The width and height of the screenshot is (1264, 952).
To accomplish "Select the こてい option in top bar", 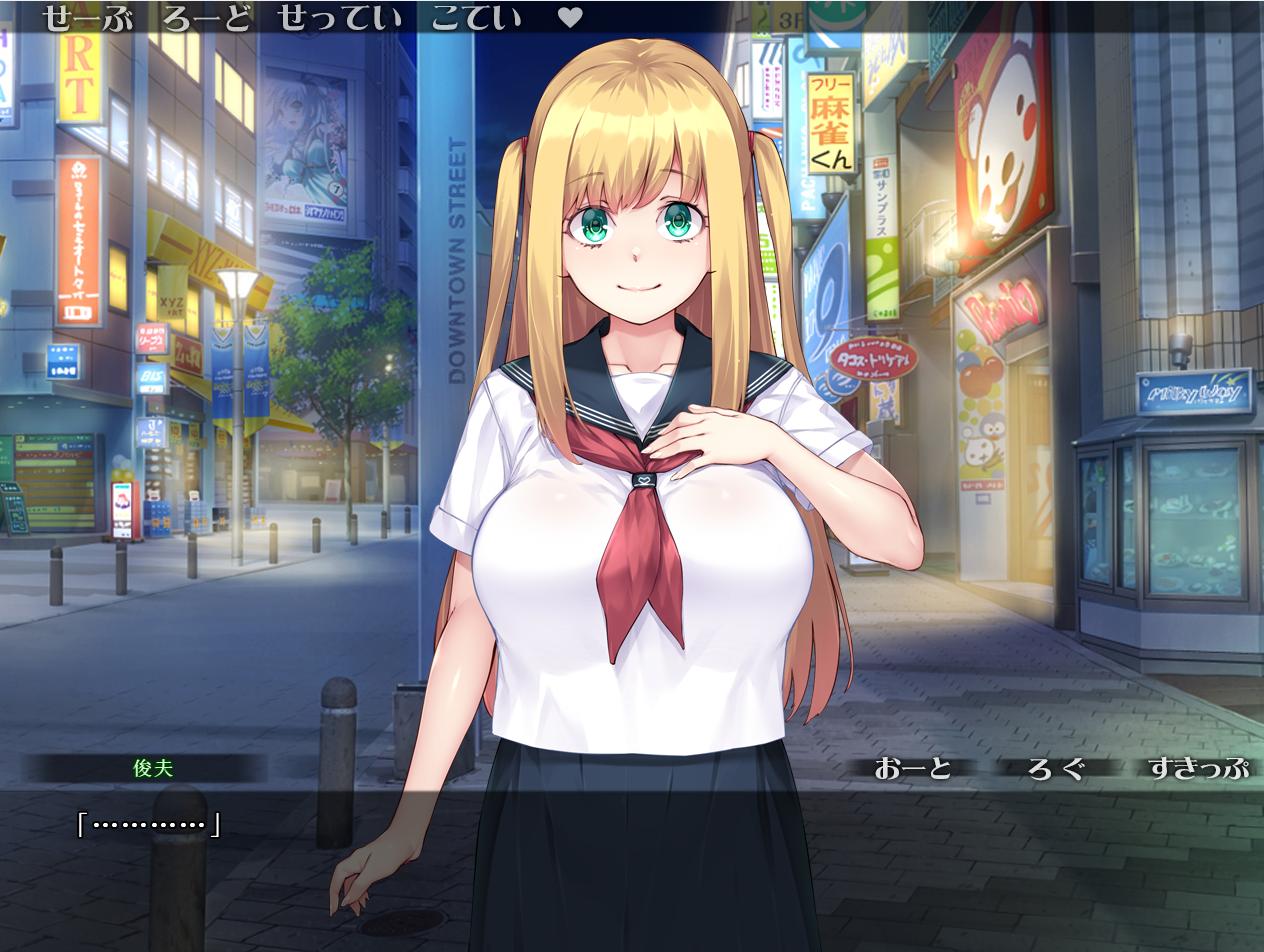I will click(x=476, y=18).
